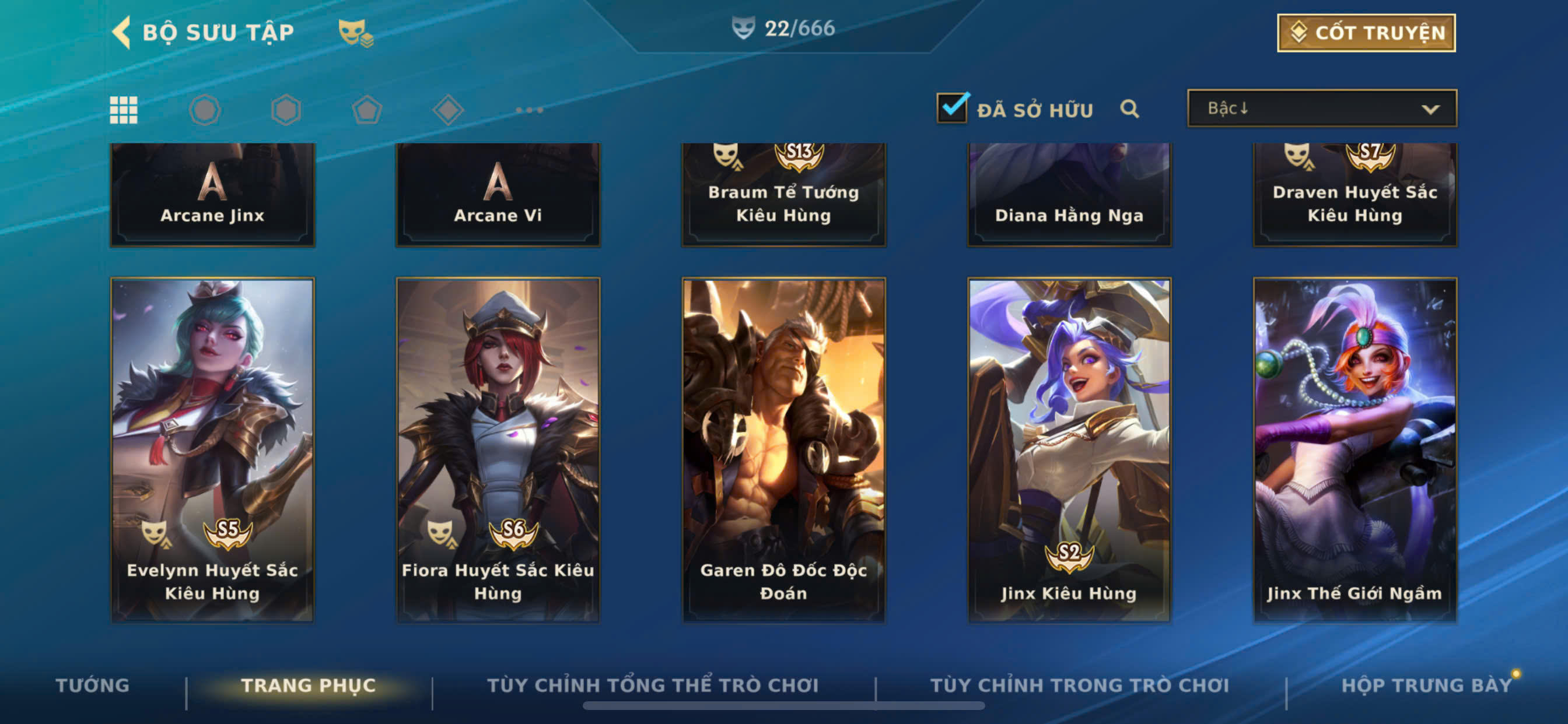Pick Braum Tể Tướng Kiêu Hùng skin
Image resolution: width=1568 pixels, height=724 pixels.
click(783, 195)
